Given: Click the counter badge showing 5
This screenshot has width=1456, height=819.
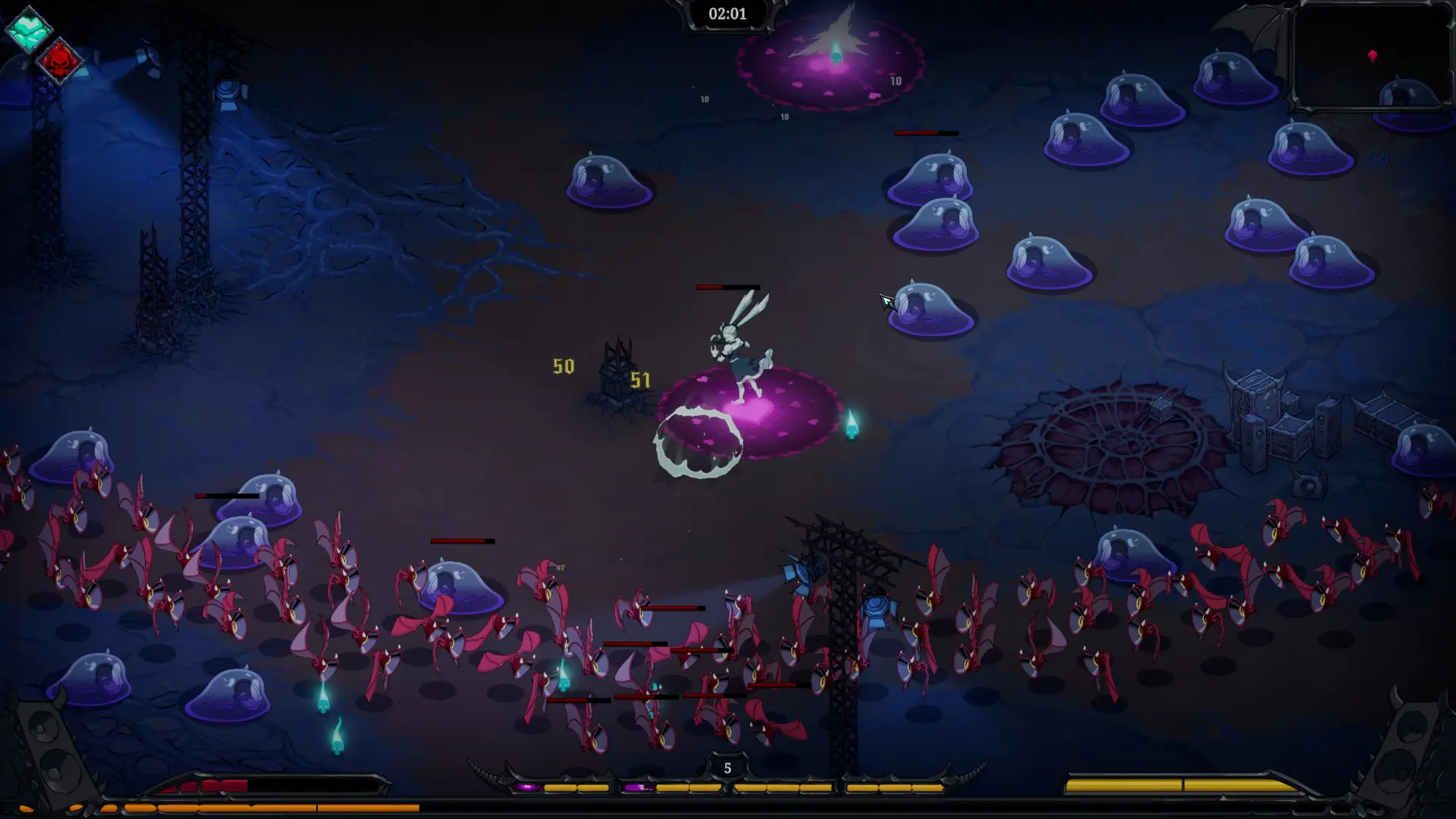Looking at the screenshot, I should click(x=726, y=767).
